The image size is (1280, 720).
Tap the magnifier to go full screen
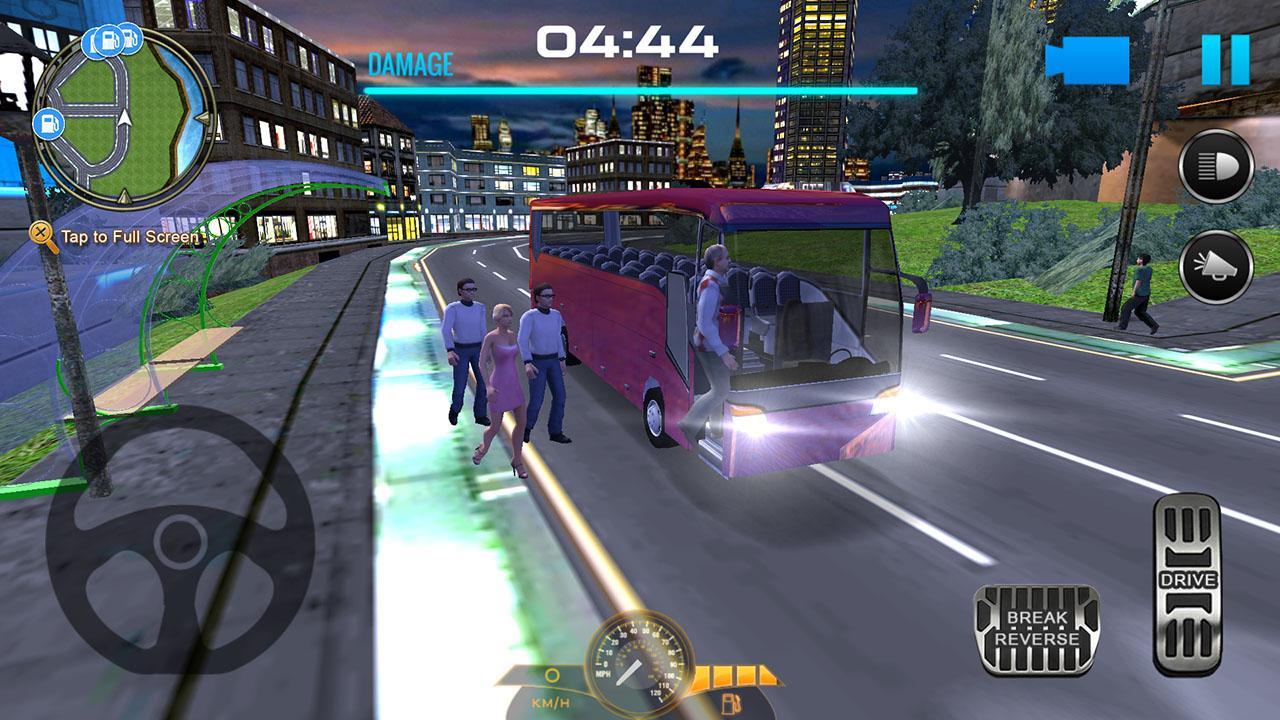point(43,236)
